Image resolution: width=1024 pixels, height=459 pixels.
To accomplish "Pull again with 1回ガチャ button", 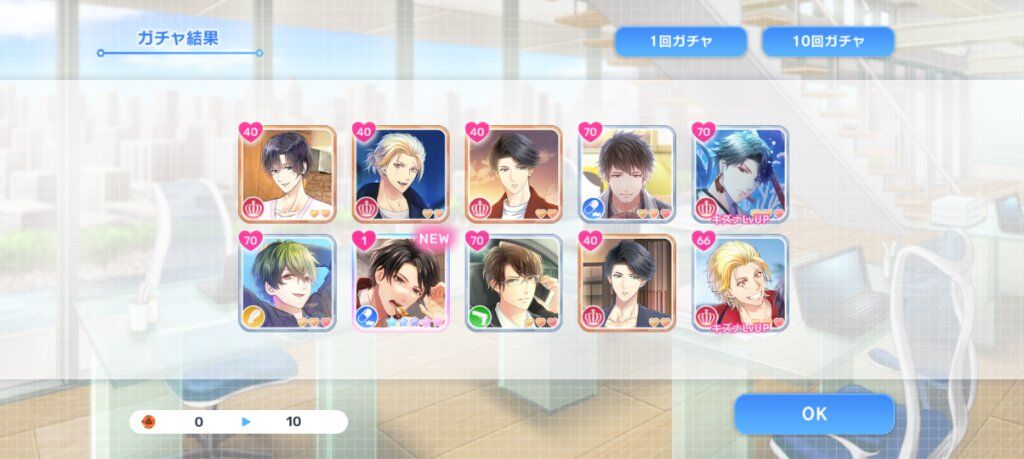I will (x=680, y=42).
